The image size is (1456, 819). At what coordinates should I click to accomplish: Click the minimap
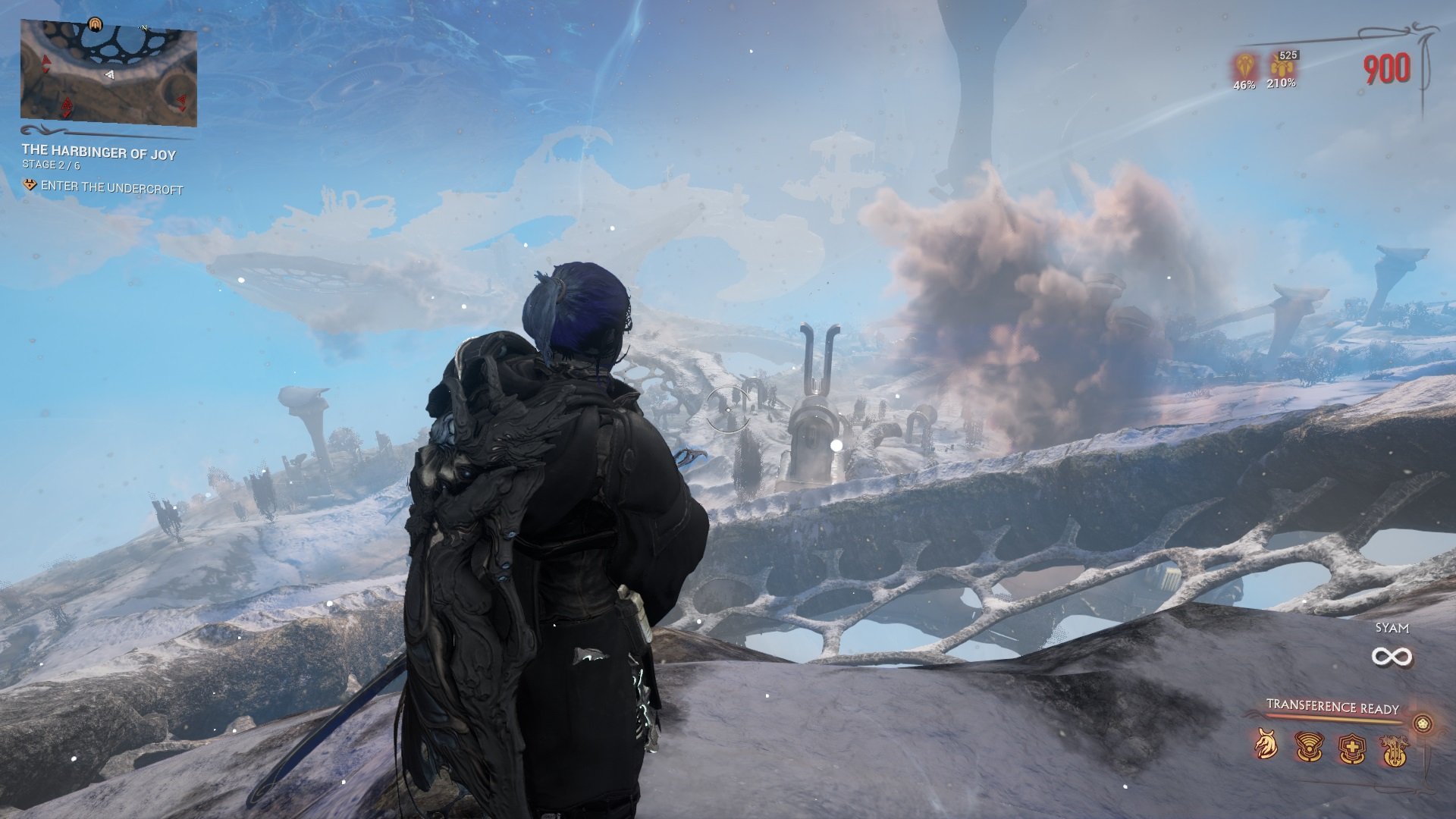click(x=108, y=73)
